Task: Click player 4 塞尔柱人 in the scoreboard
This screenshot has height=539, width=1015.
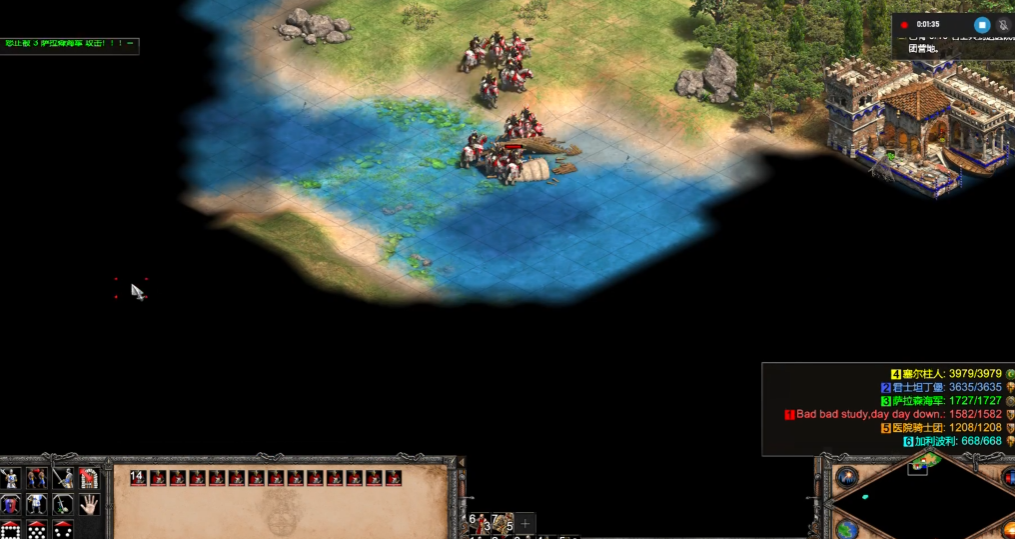Action: (x=950, y=374)
